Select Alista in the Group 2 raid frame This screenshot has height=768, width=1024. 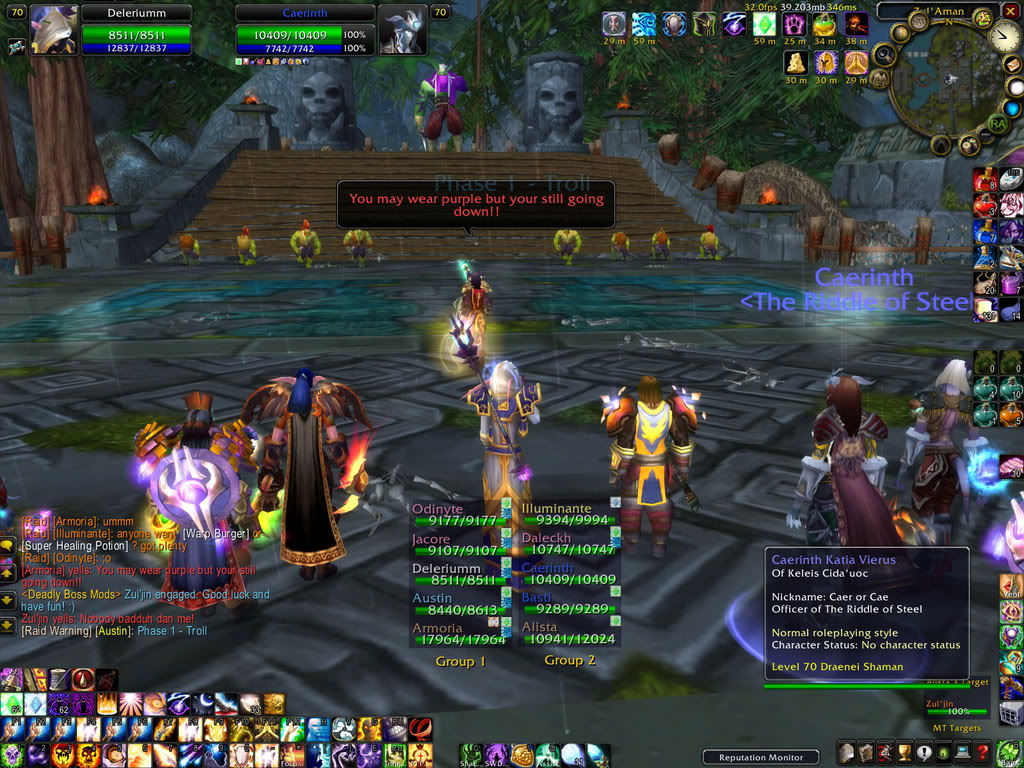[x=568, y=634]
